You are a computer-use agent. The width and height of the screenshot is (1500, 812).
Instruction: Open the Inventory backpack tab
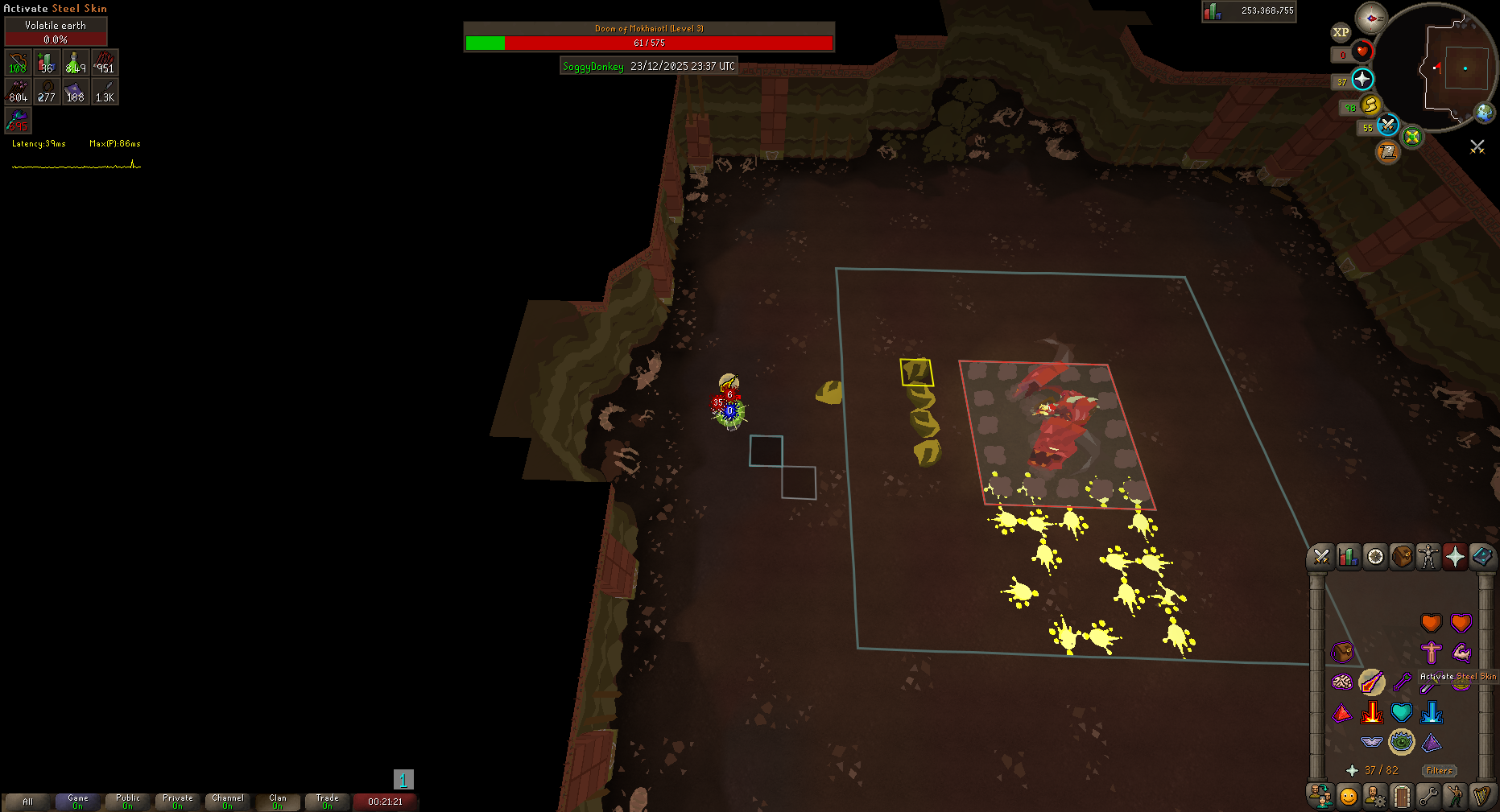1402,556
